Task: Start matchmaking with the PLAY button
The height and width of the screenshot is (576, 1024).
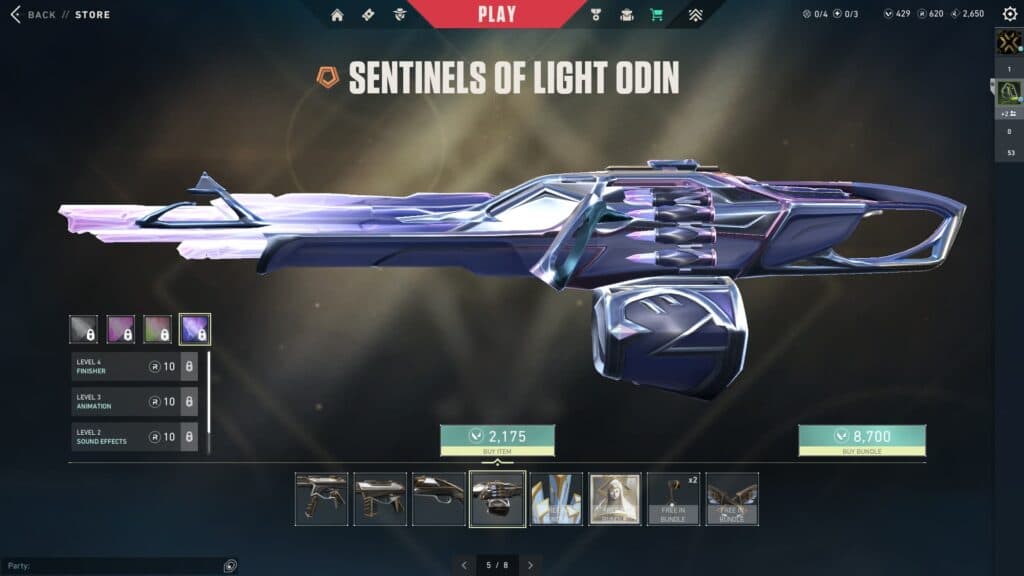Action: click(497, 14)
